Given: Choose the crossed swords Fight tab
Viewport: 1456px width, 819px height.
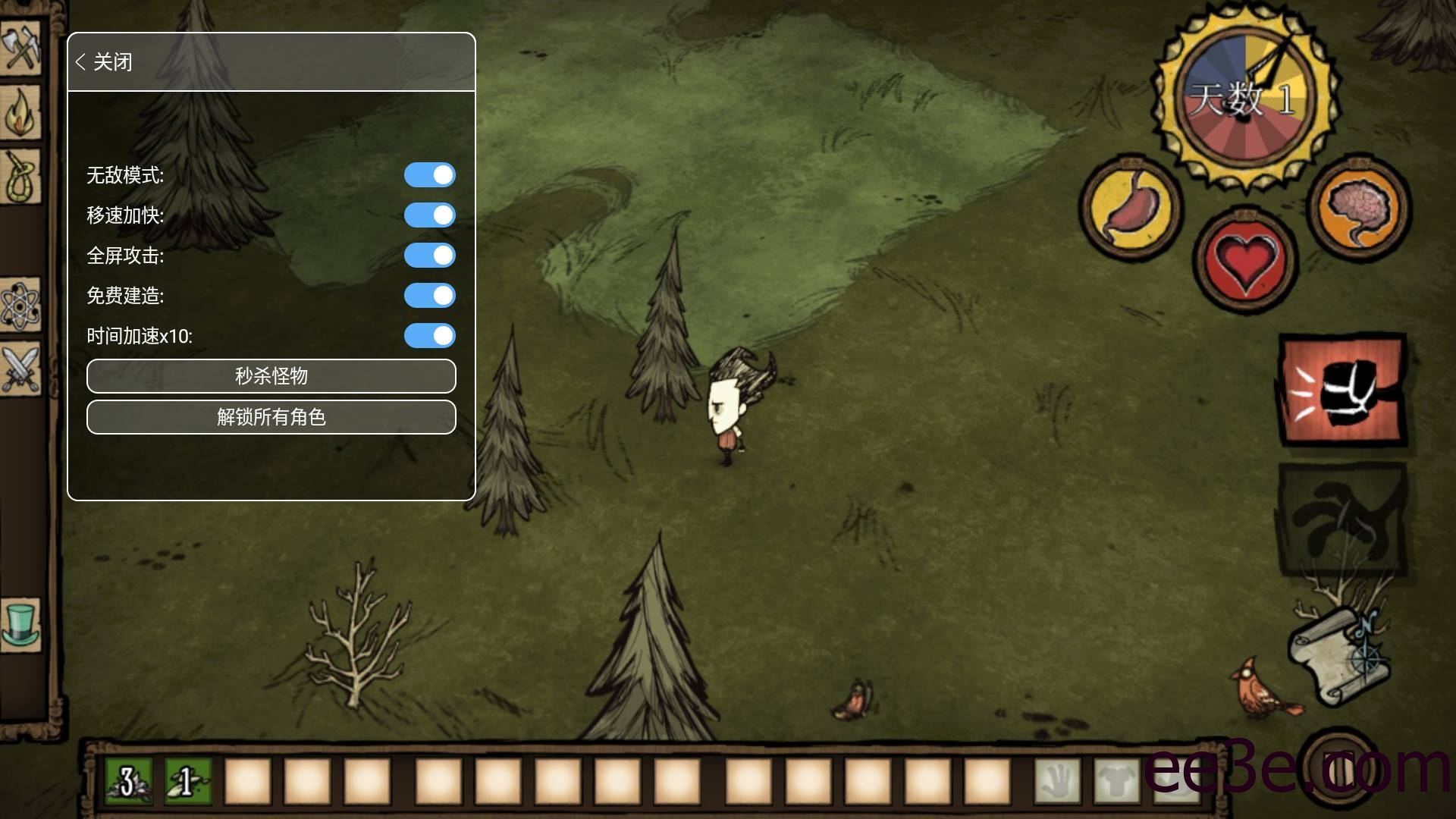Looking at the screenshot, I should (20, 369).
